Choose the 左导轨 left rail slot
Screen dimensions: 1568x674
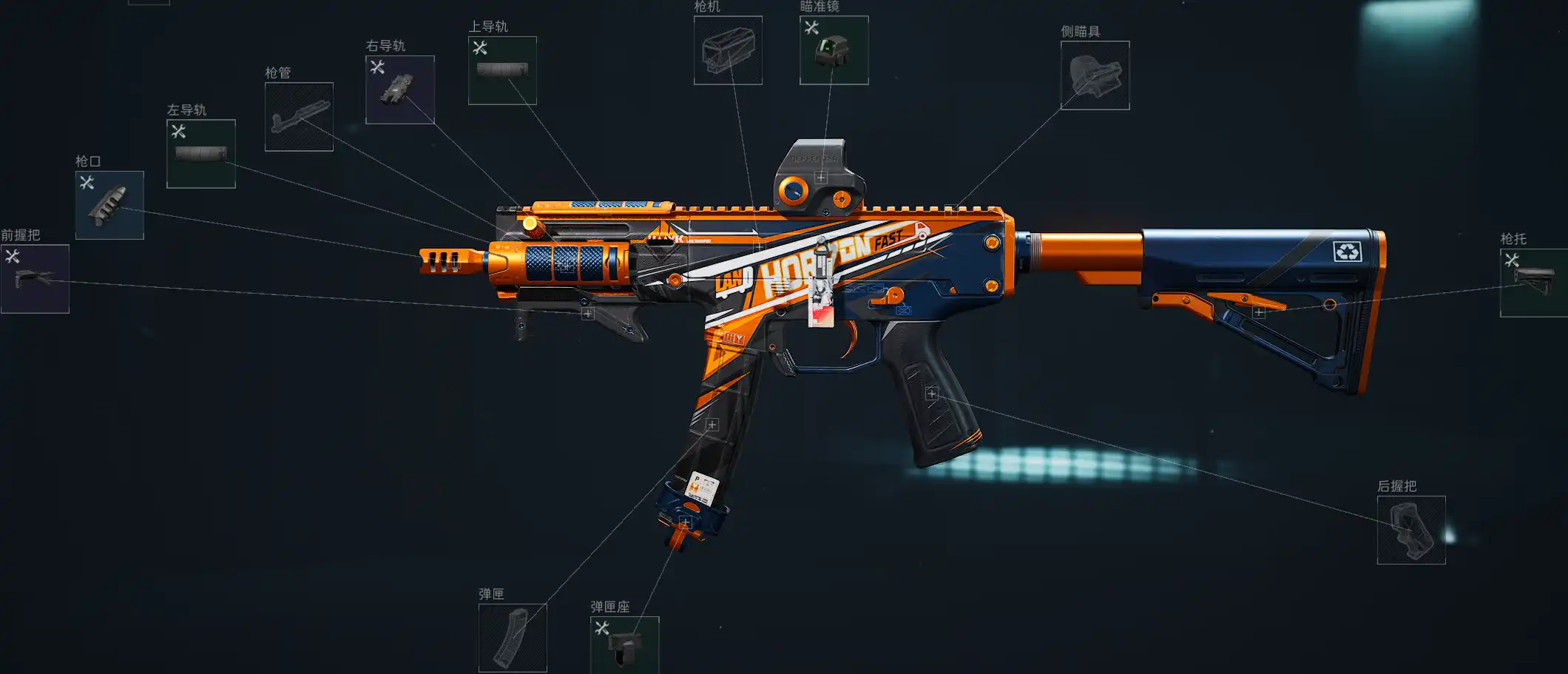[x=201, y=154]
